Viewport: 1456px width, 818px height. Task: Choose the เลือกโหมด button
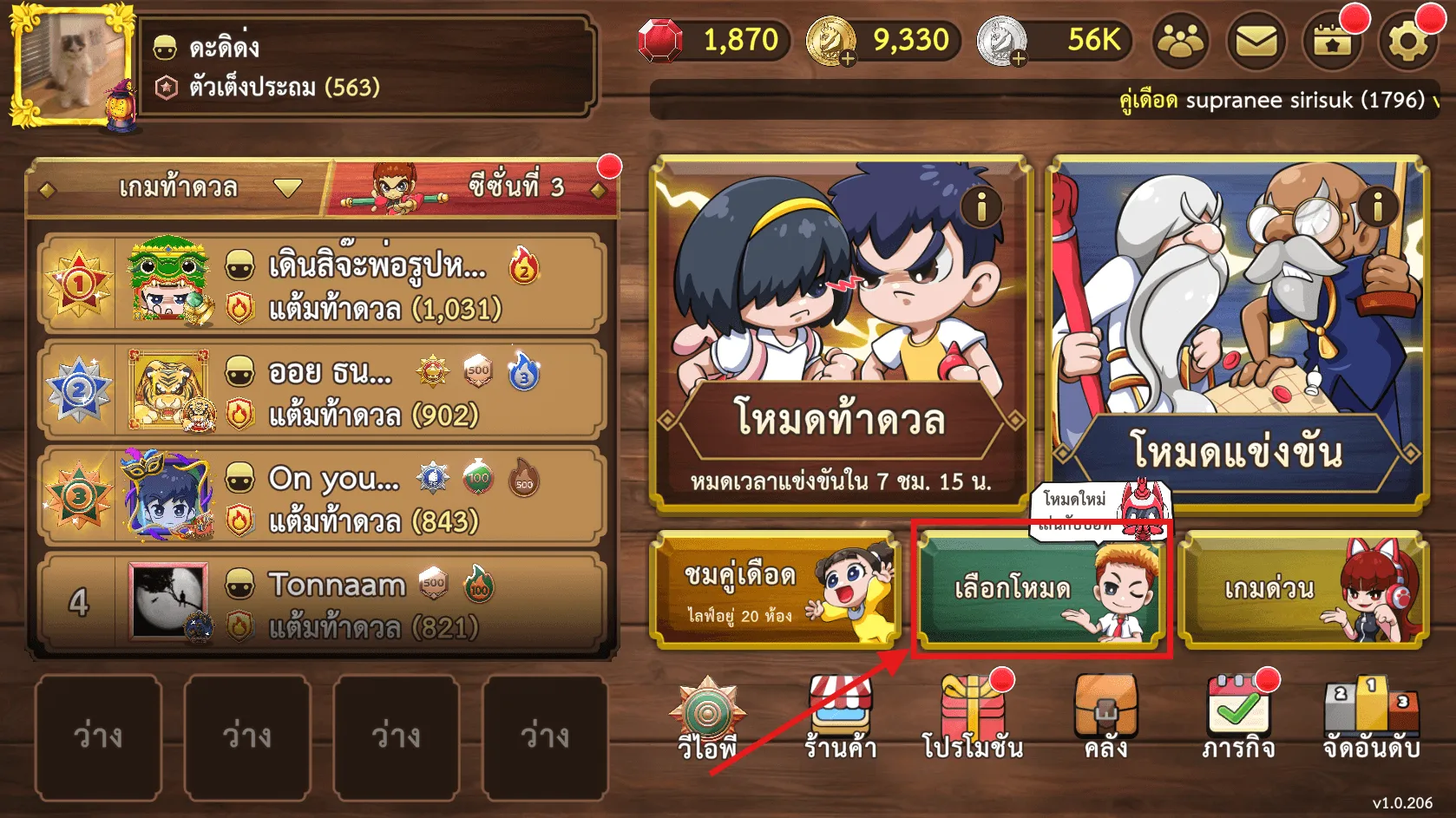(1040, 590)
